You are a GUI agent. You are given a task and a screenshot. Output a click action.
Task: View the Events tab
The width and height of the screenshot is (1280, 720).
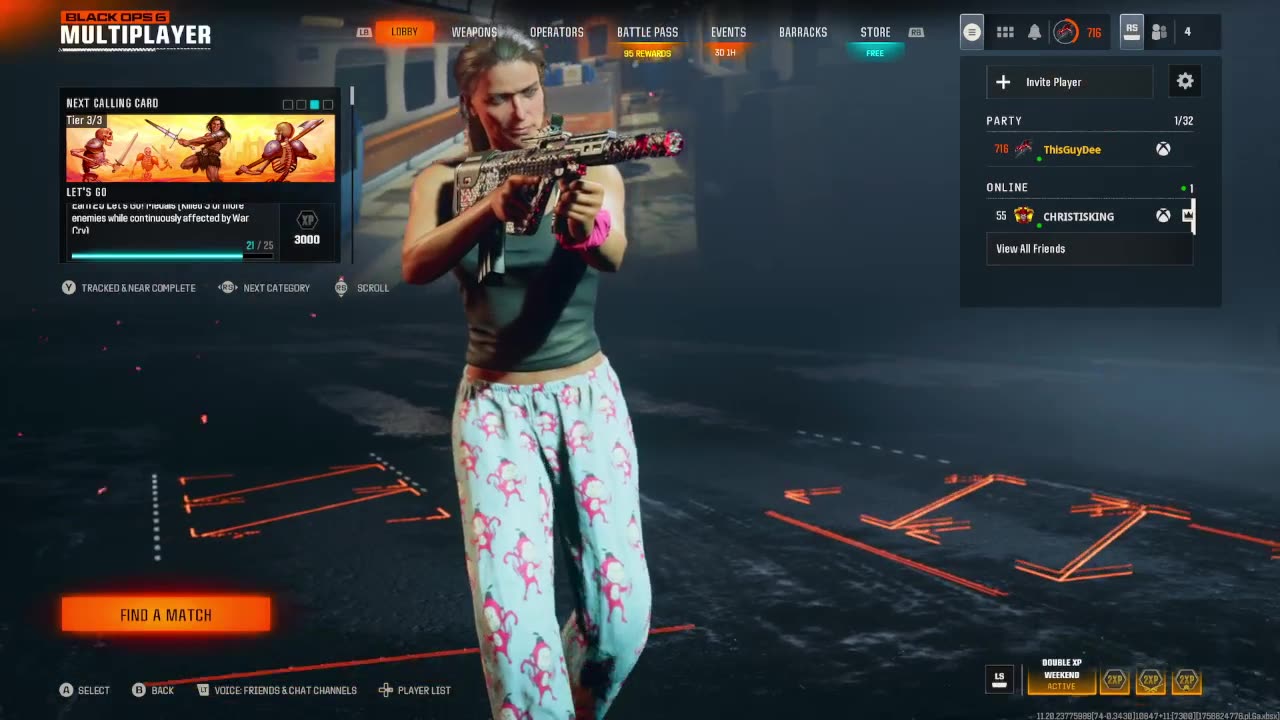pos(728,32)
